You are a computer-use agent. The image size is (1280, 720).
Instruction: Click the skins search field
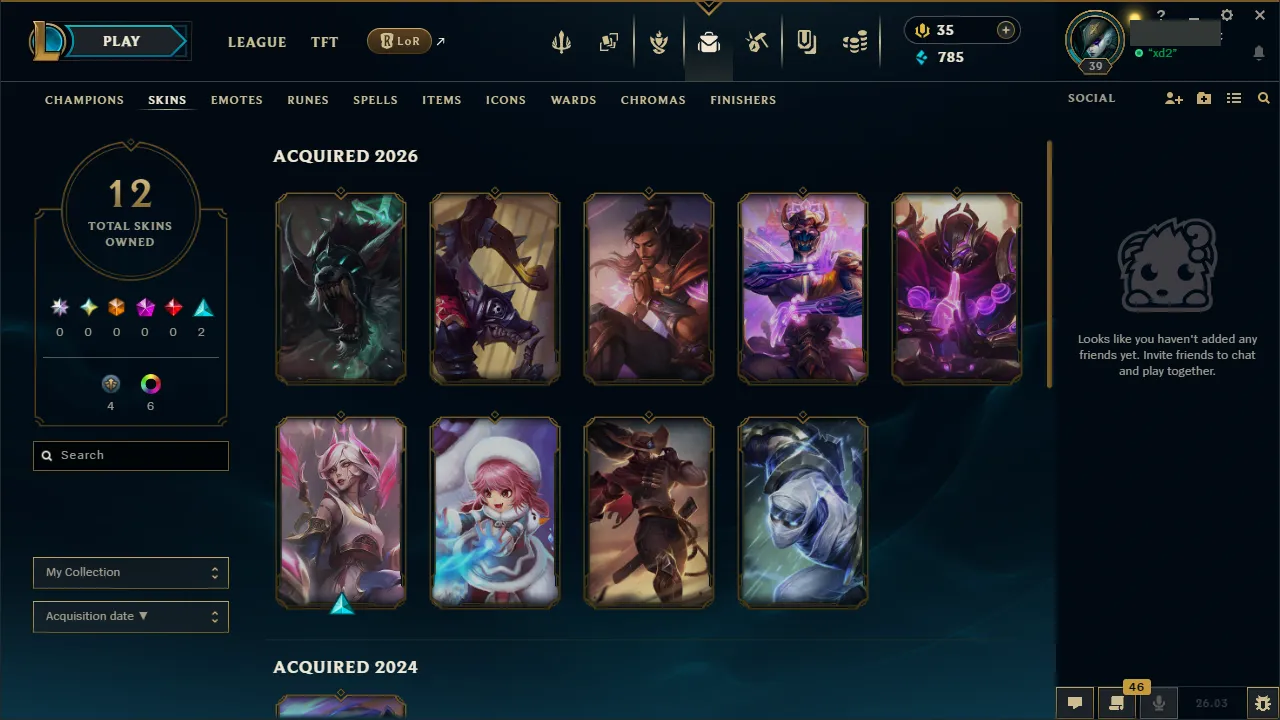click(130, 455)
